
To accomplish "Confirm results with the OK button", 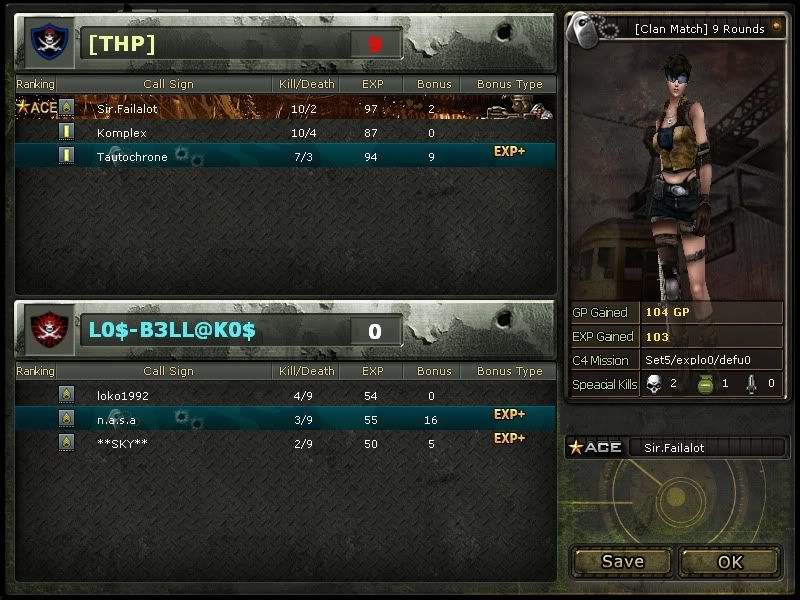I will [x=730, y=561].
